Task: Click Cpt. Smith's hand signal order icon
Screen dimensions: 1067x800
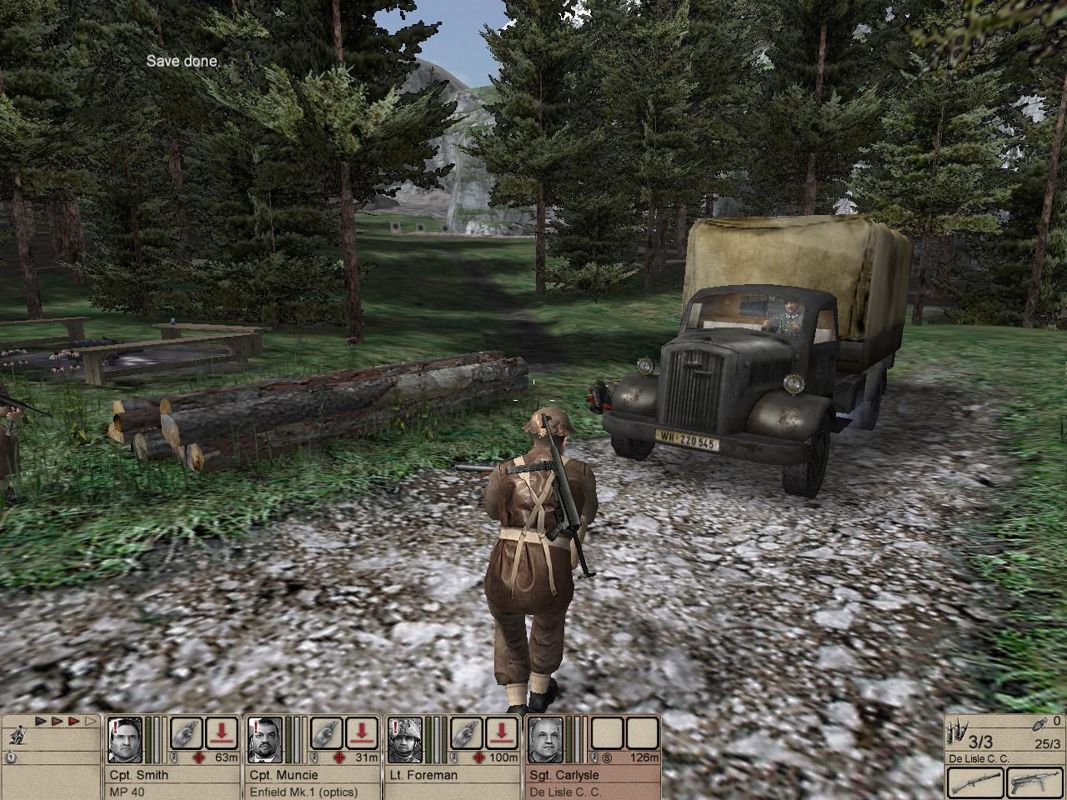Action: point(186,733)
